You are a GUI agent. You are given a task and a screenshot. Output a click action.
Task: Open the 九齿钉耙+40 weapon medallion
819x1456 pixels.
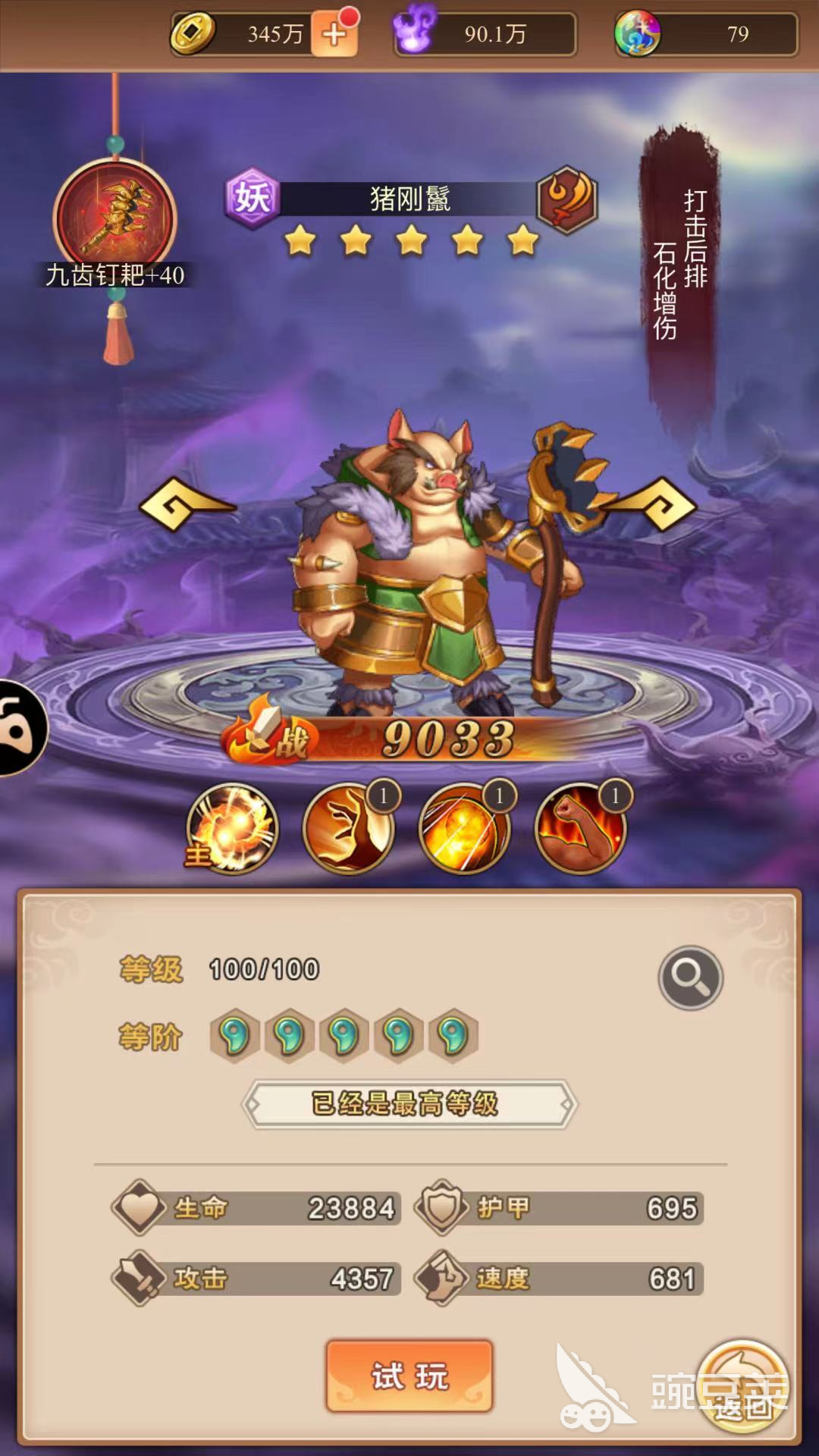[x=115, y=218]
